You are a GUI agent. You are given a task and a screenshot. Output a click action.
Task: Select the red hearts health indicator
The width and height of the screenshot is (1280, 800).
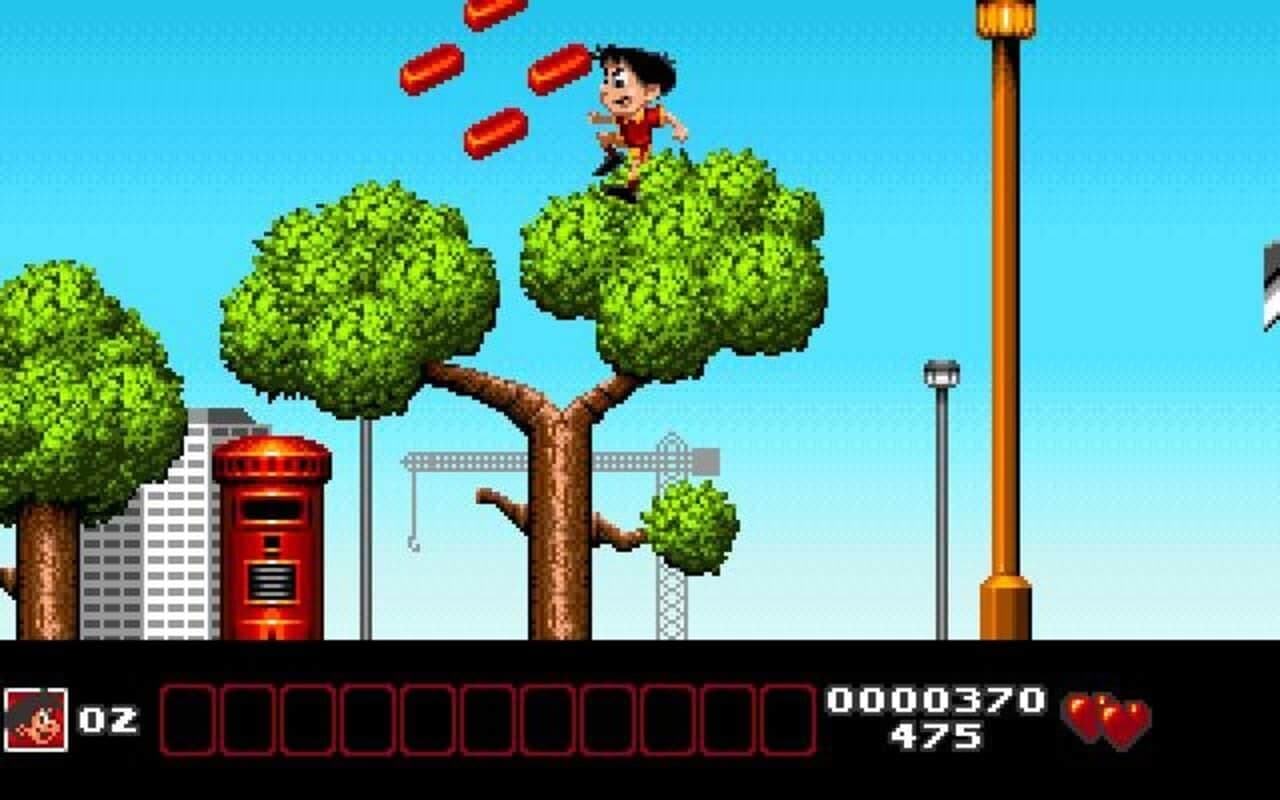pyautogui.click(x=1105, y=716)
